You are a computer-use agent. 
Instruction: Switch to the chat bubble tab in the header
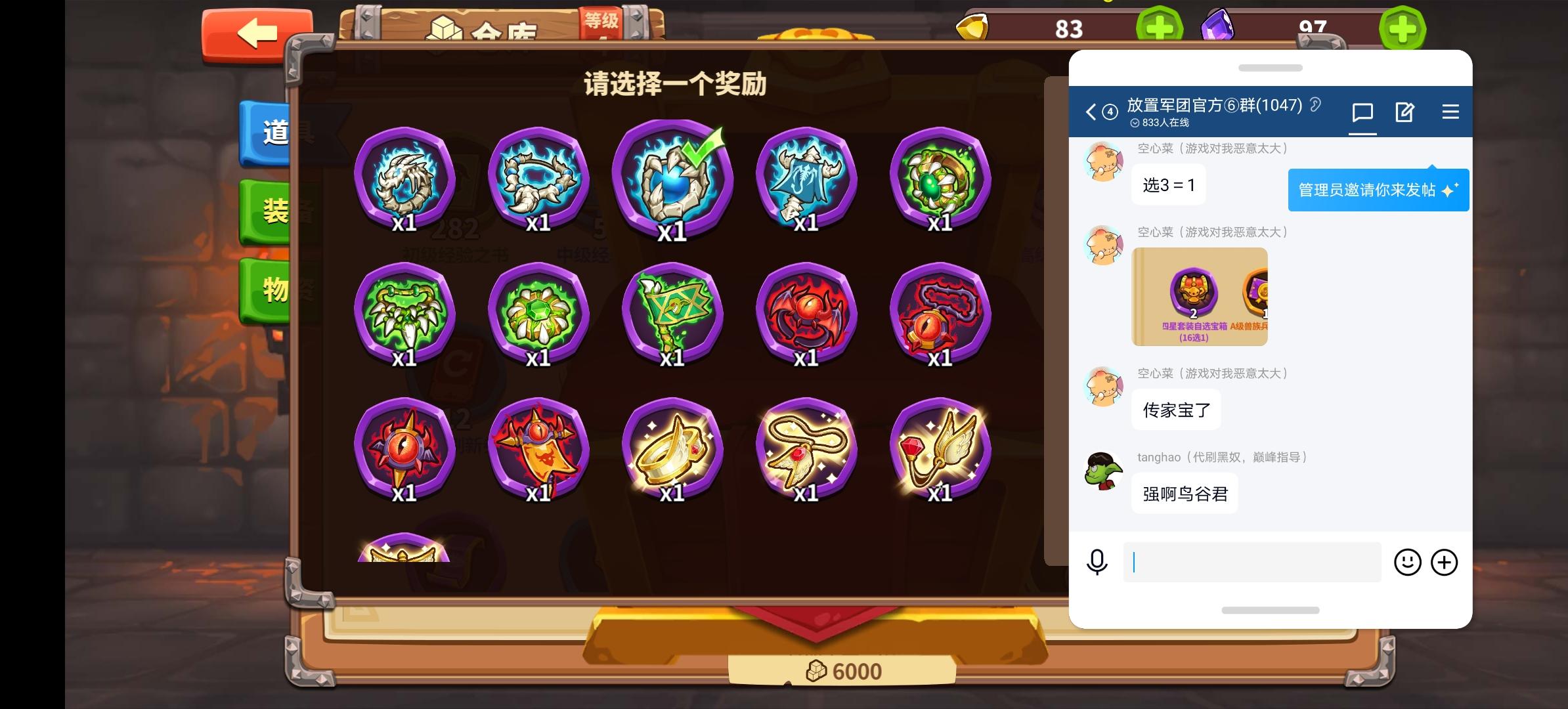1362,112
